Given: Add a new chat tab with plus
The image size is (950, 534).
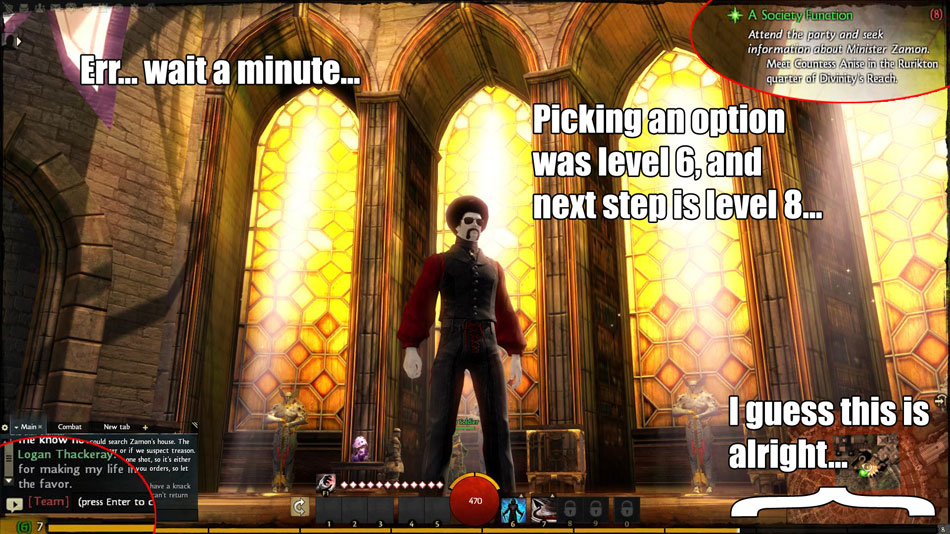Looking at the screenshot, I should [145, 427].
